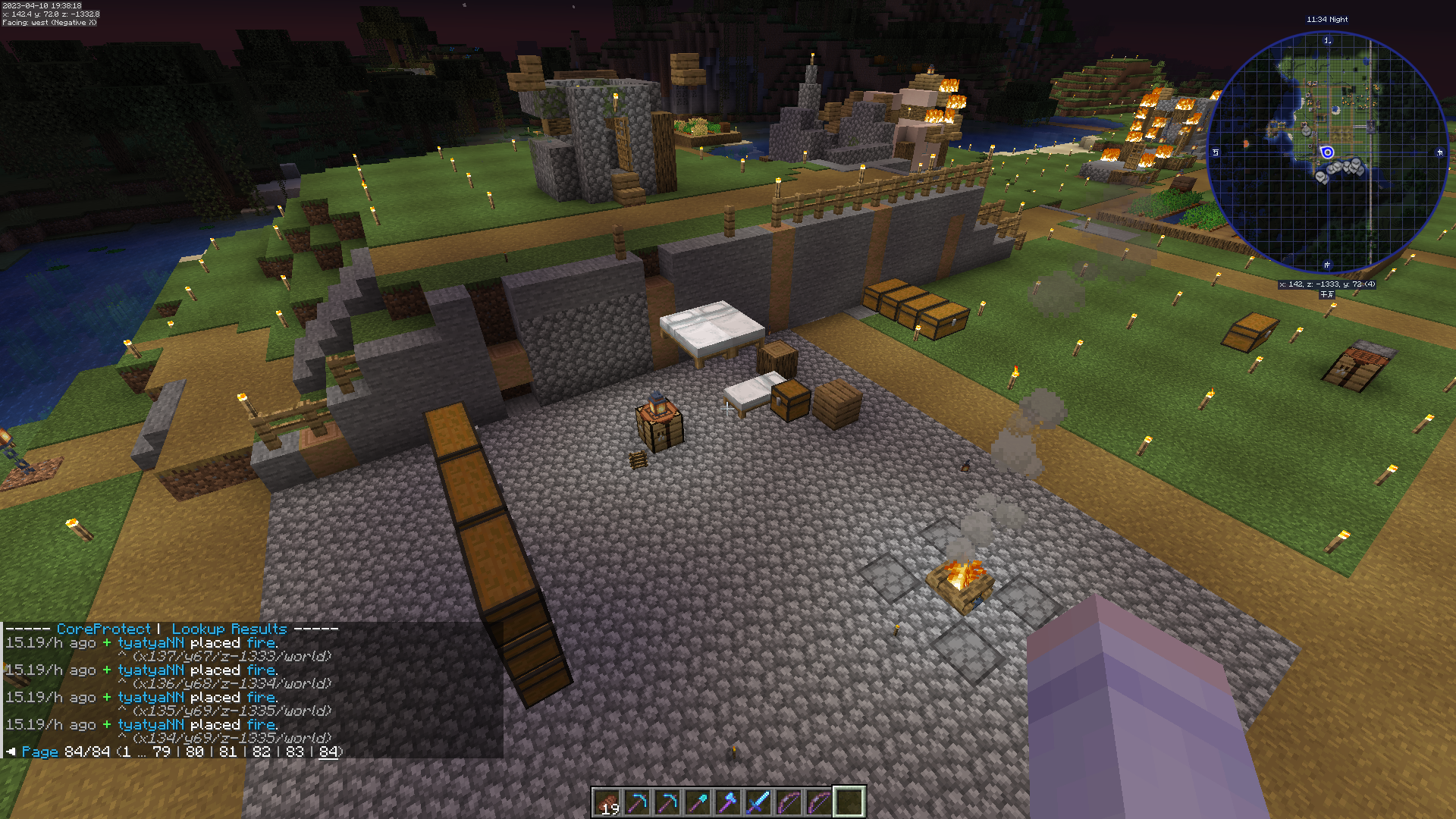Click the x136/y68/z-1334 coordinate link
Image resolution: width=1456 pixels, height=819 pixels.
(x=231, y=684)
